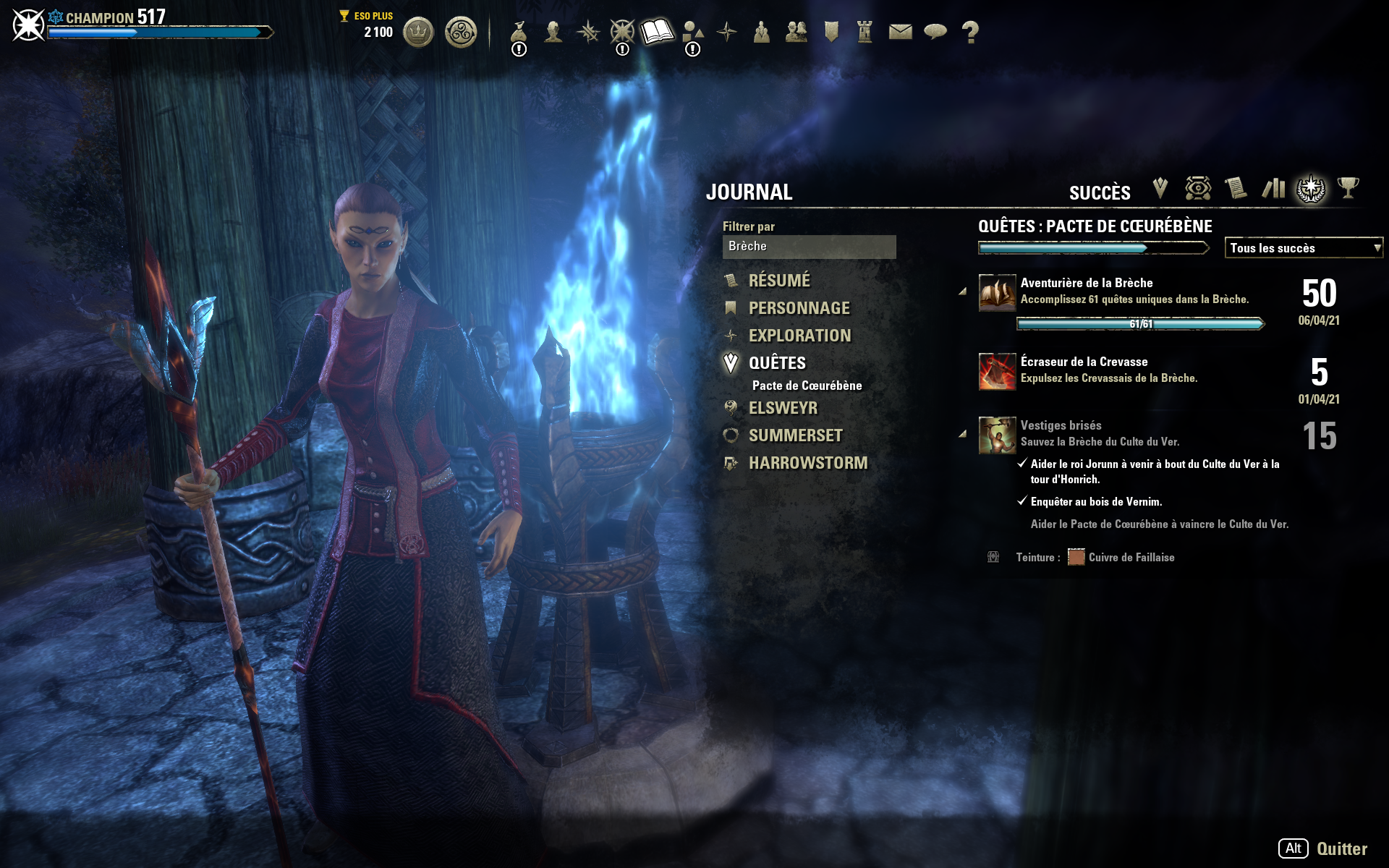Select the 'Écraseur de la Crevasse' achievement
Screen dimensions: 1389x868
coord(1084,362)
